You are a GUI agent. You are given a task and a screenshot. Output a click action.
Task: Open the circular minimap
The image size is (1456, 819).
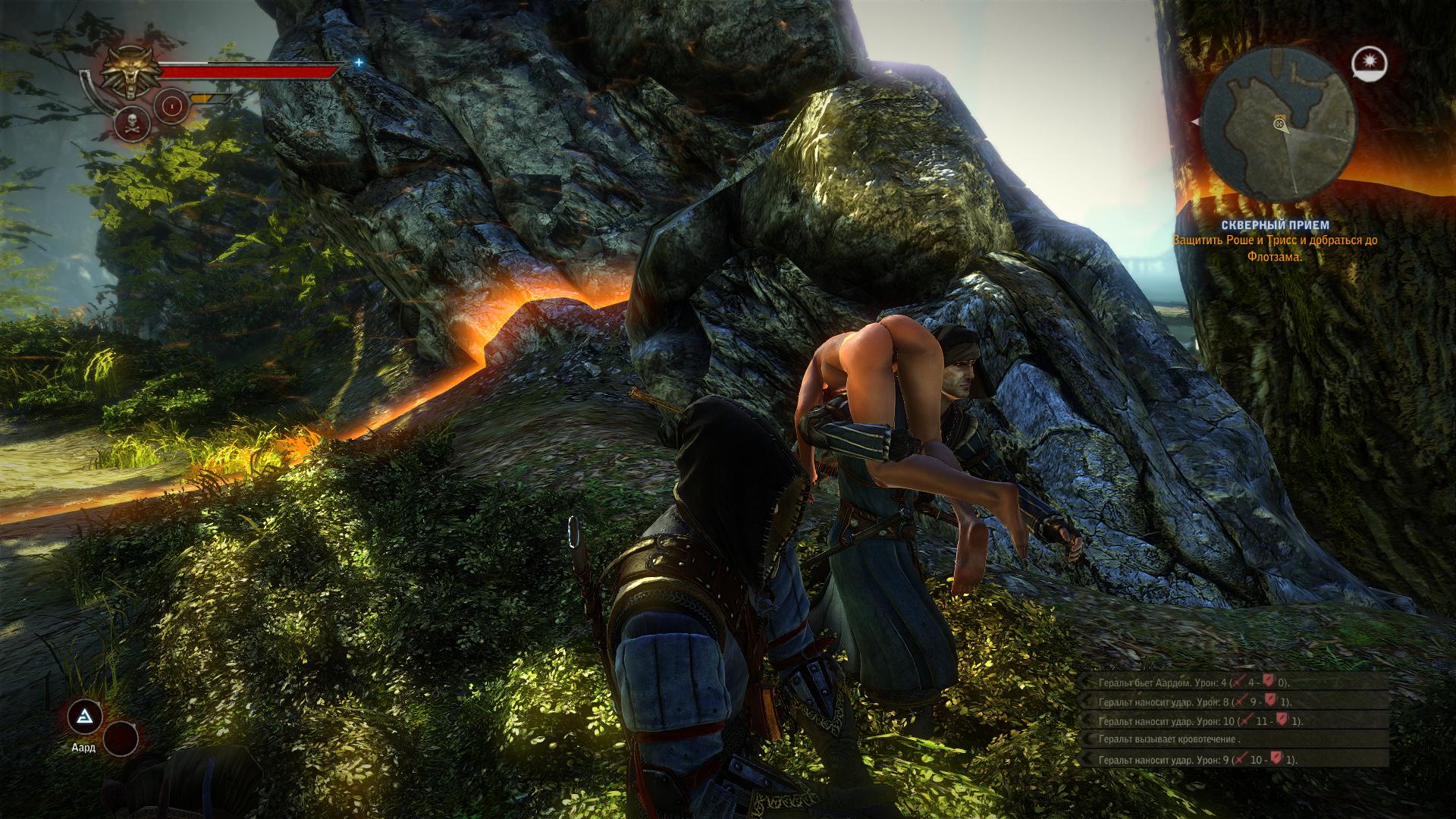click(x=1279, y=123)
